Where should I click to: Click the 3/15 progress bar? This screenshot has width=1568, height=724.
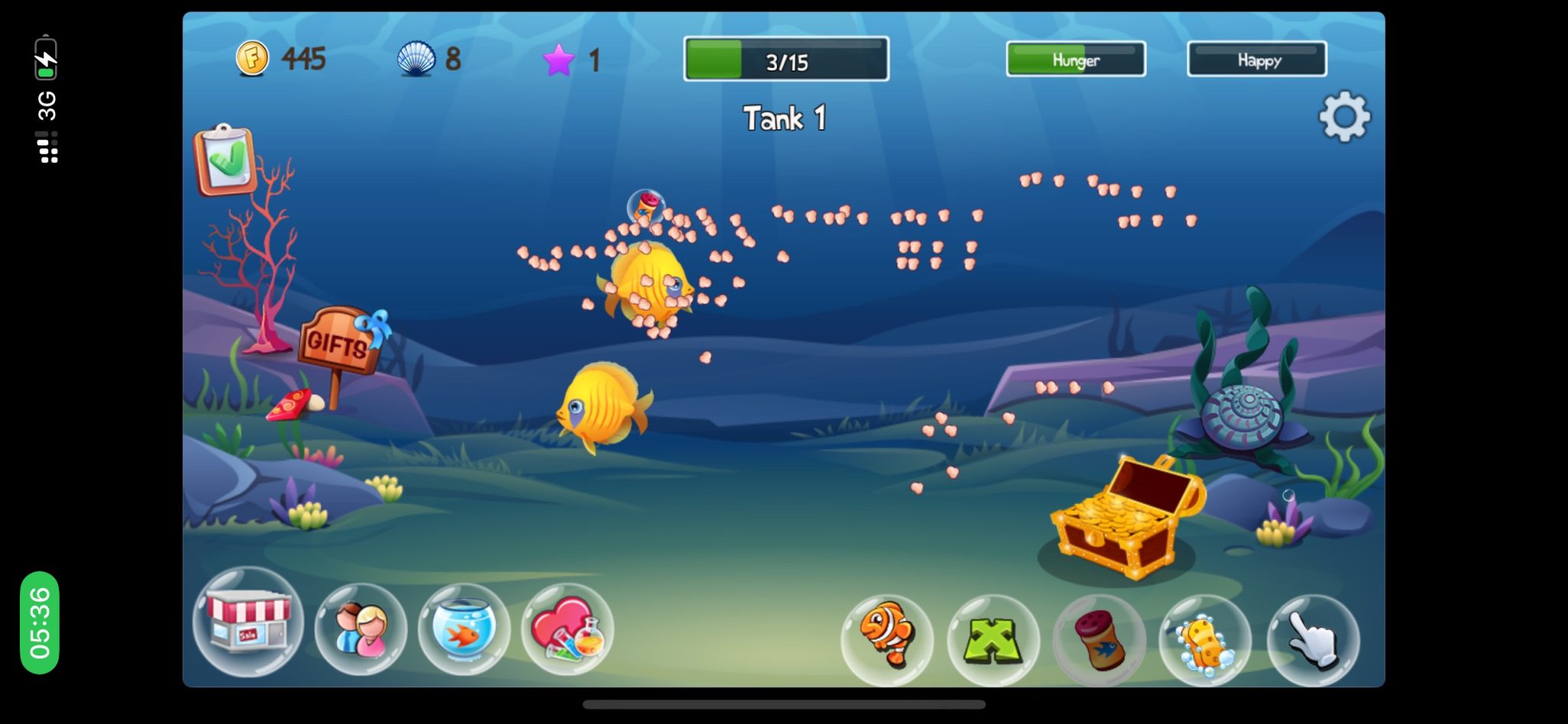tap(785, 58)
